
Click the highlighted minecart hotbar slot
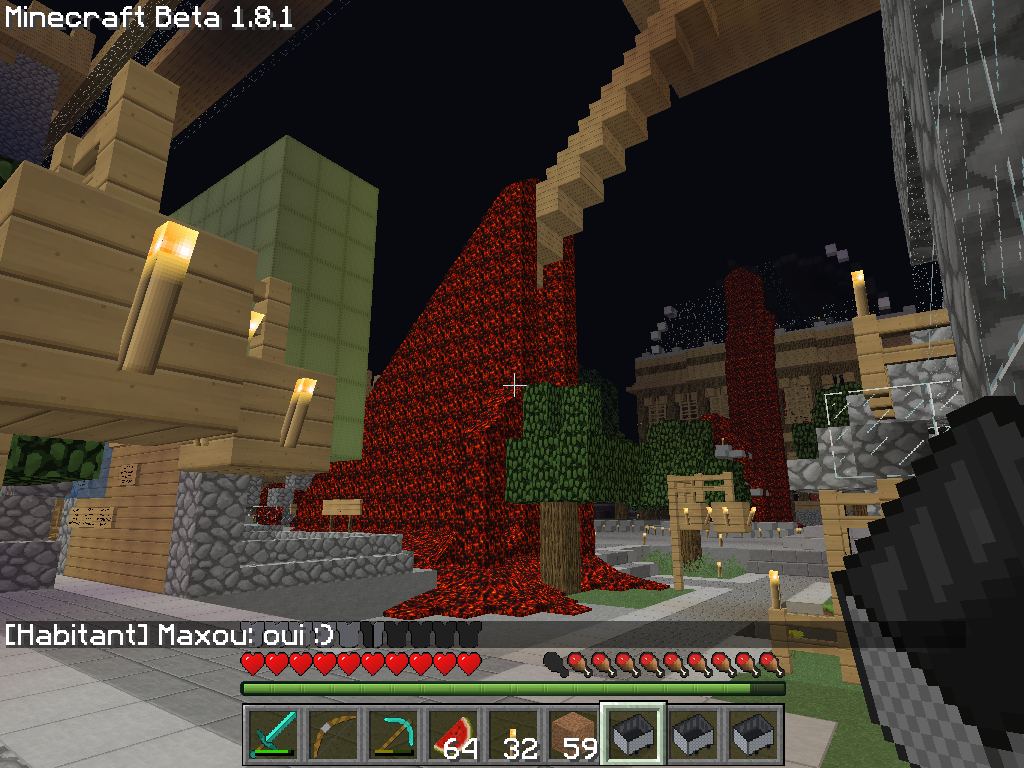[x=633, y=736]
